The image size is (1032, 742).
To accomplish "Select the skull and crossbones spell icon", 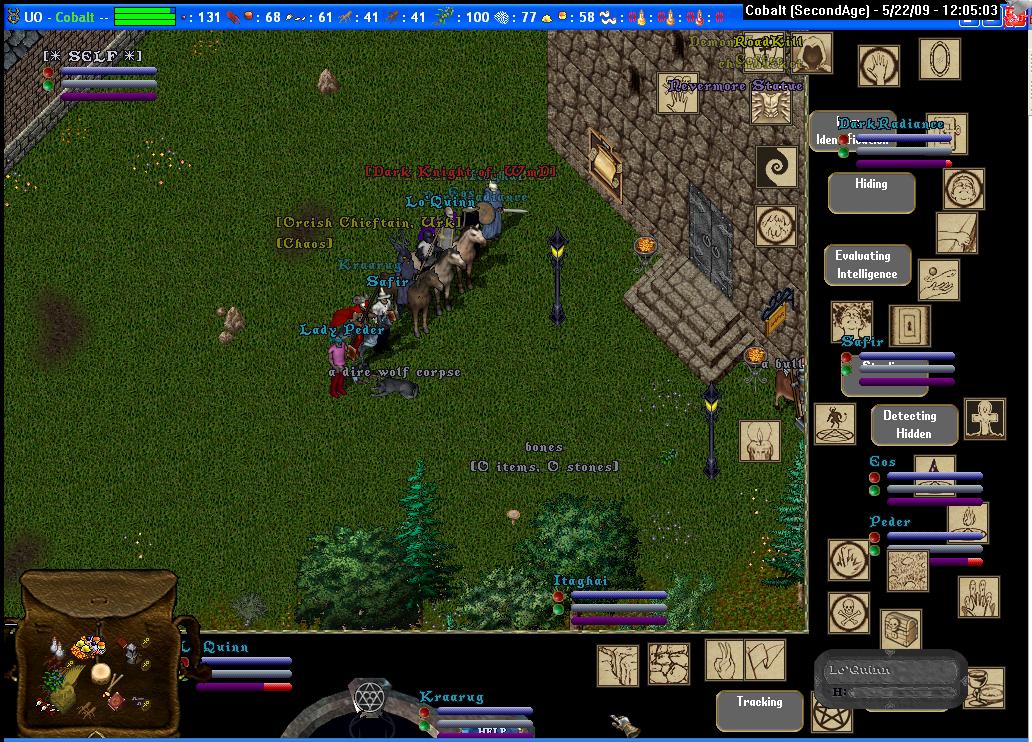I will tap(847, 611).
